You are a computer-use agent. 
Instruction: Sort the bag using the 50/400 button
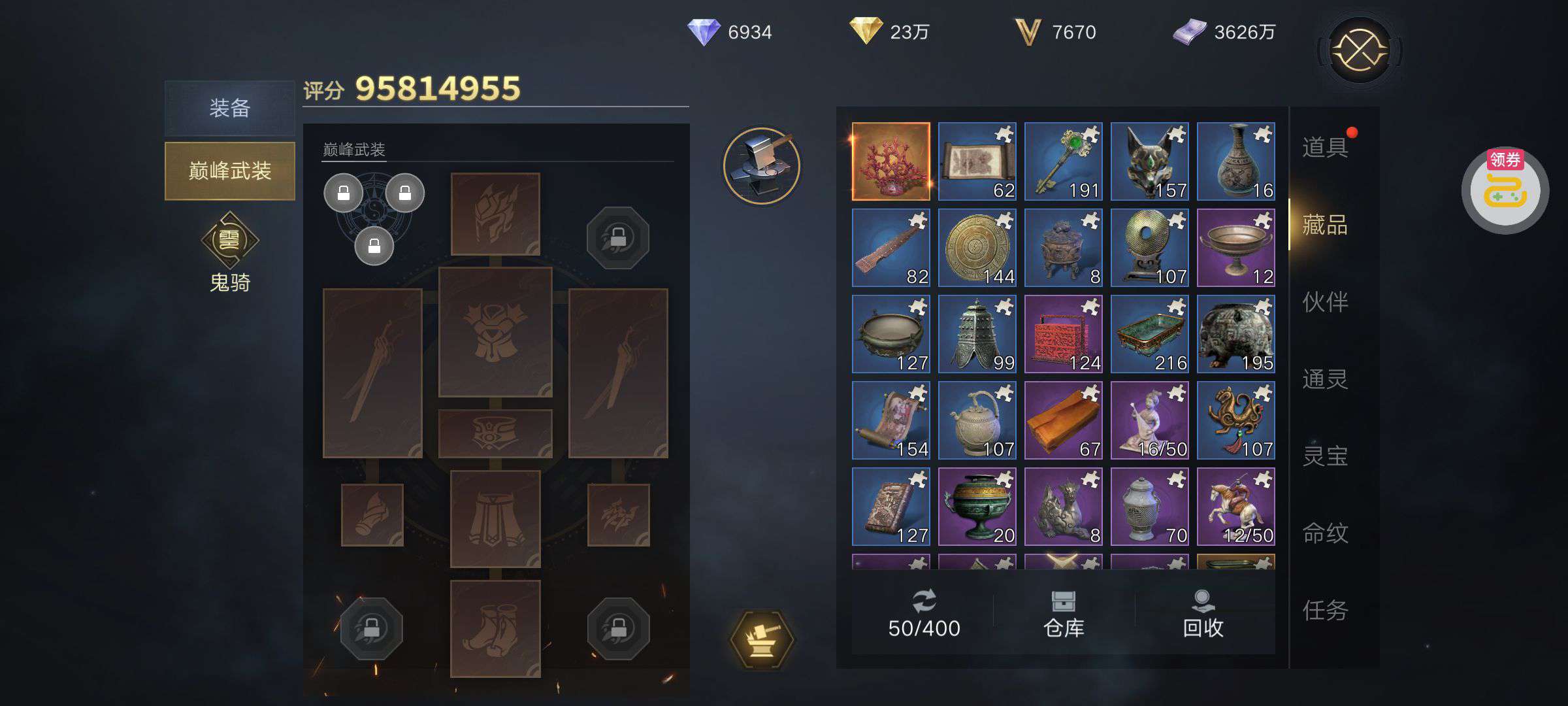point(924,613)
